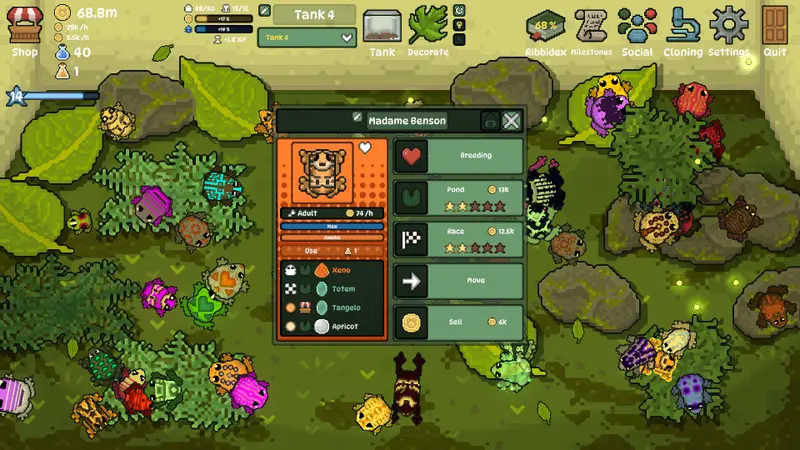The width and height of the screenshot is (800, 450).
Task: Open the Settings gear
Action: click(x=729, y=30)
